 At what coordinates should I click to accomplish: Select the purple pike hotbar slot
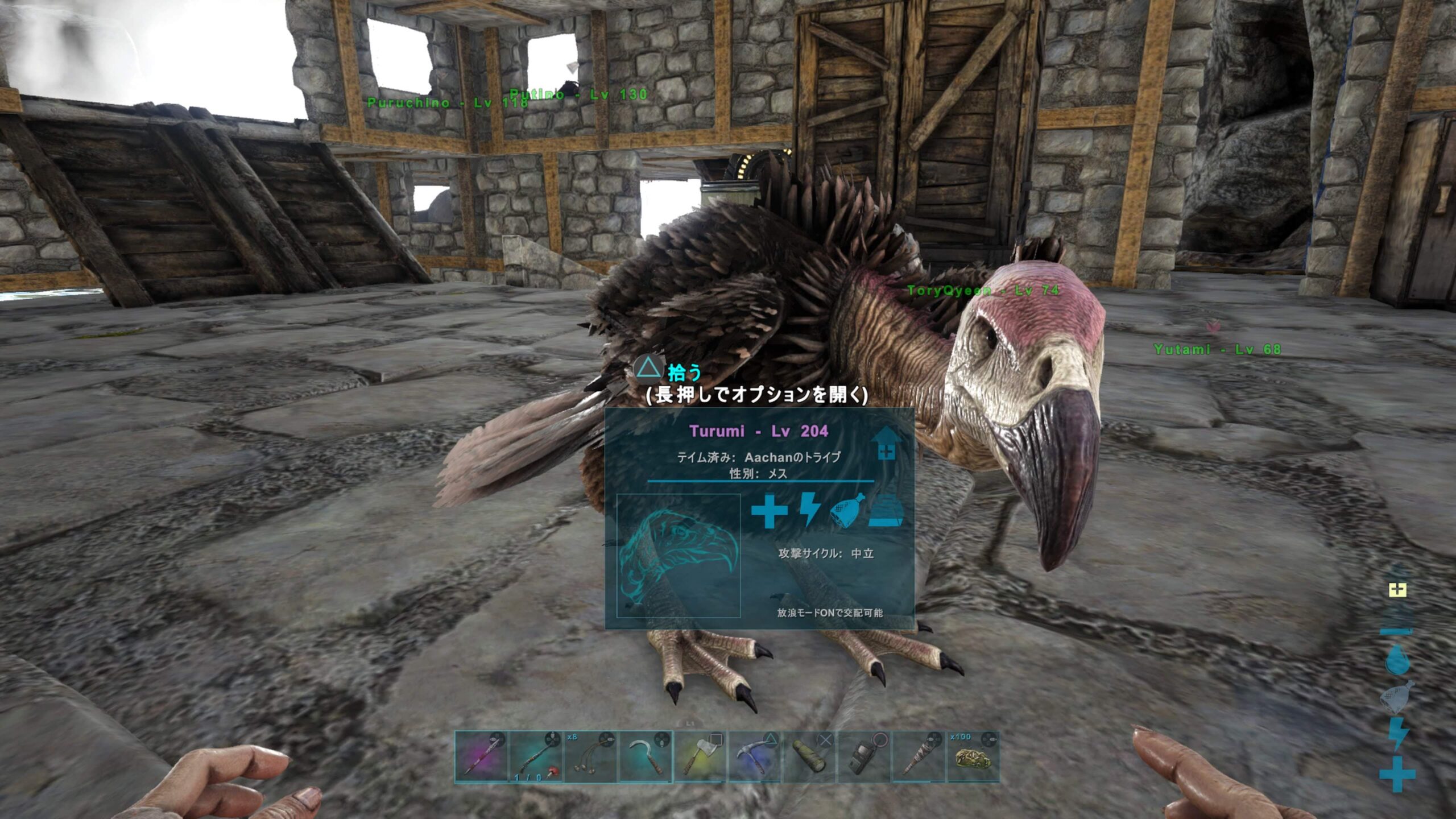tap(481, 757)
